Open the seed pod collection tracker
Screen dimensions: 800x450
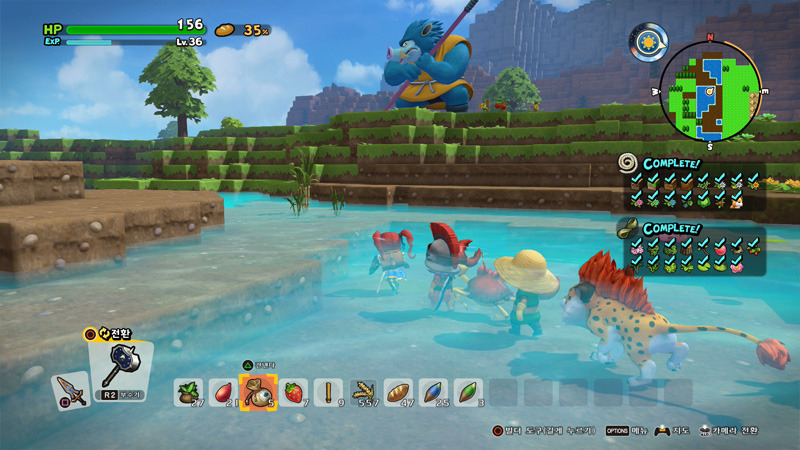628,226
